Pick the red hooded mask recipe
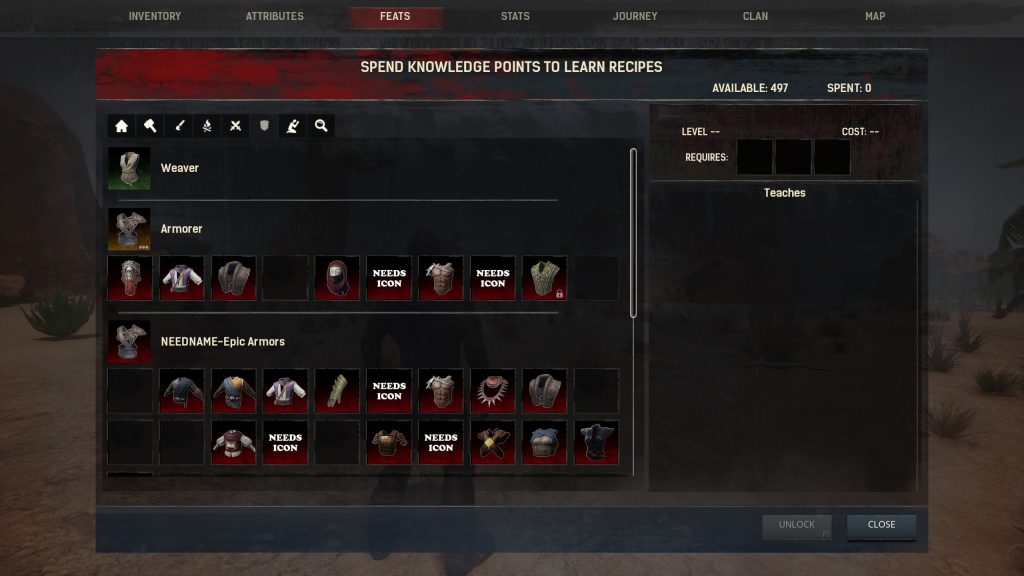 (337, 278)
